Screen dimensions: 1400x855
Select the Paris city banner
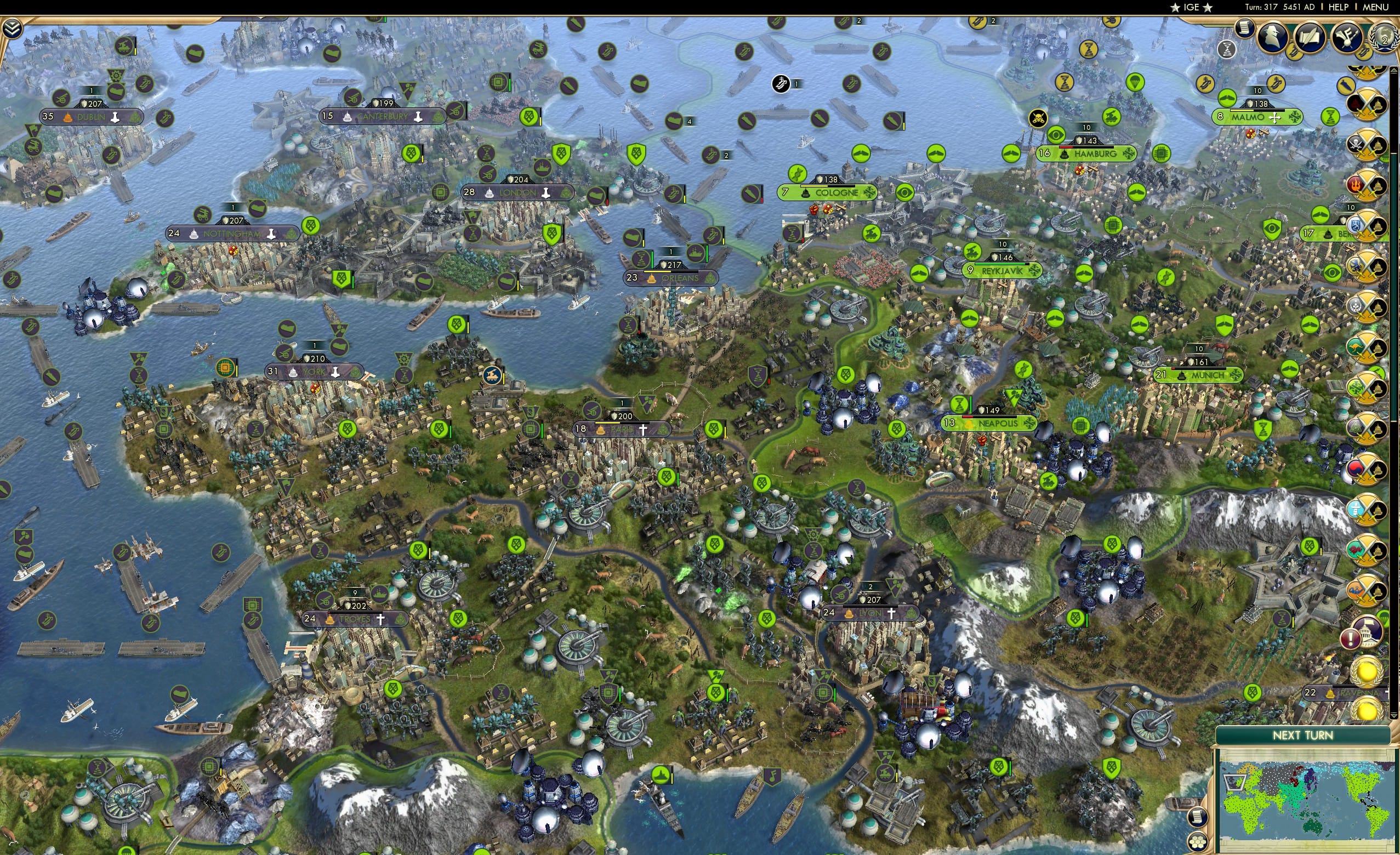click(x=622, y=430)
